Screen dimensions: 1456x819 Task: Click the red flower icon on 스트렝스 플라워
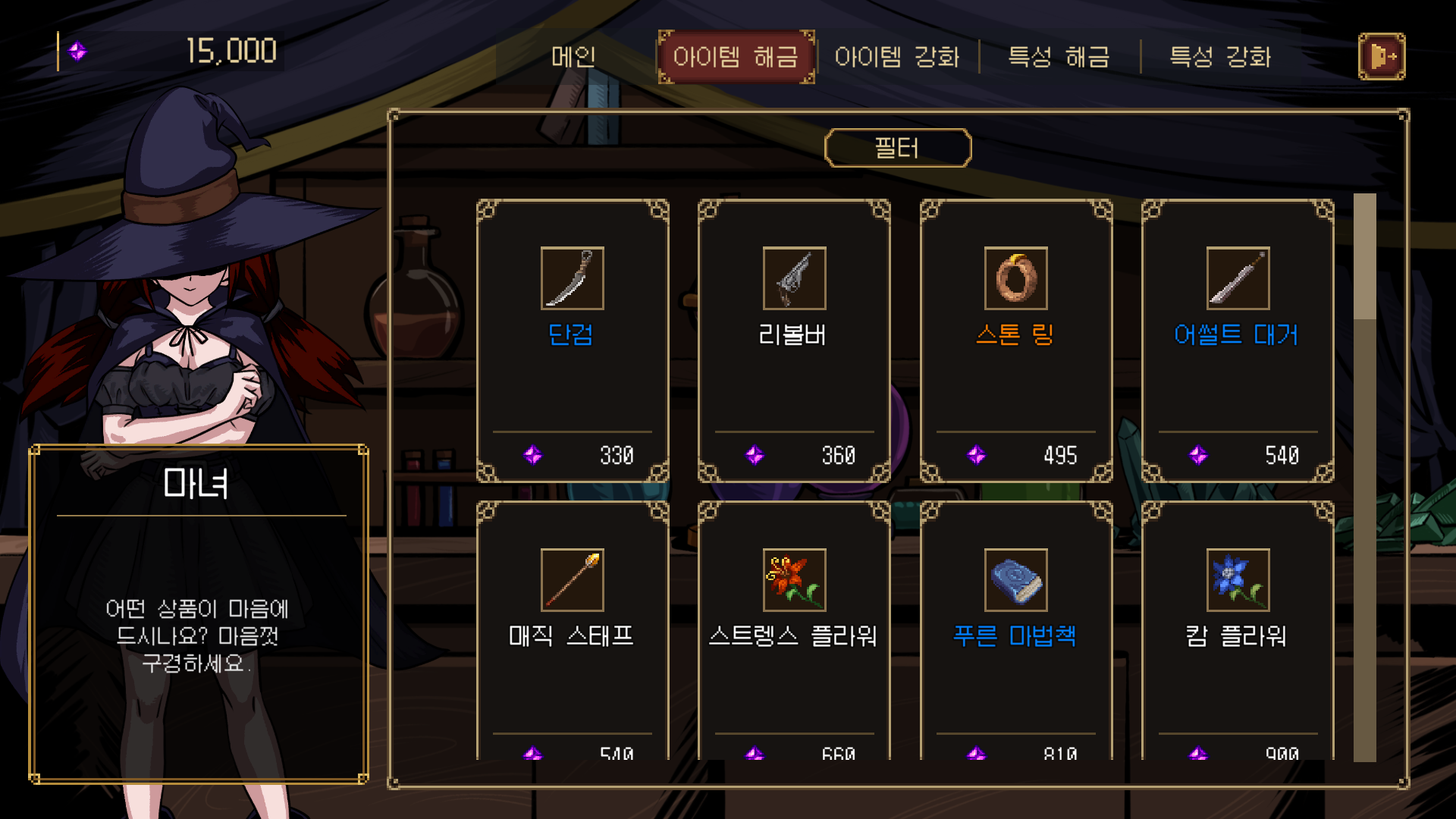click(x=793, y=579)
